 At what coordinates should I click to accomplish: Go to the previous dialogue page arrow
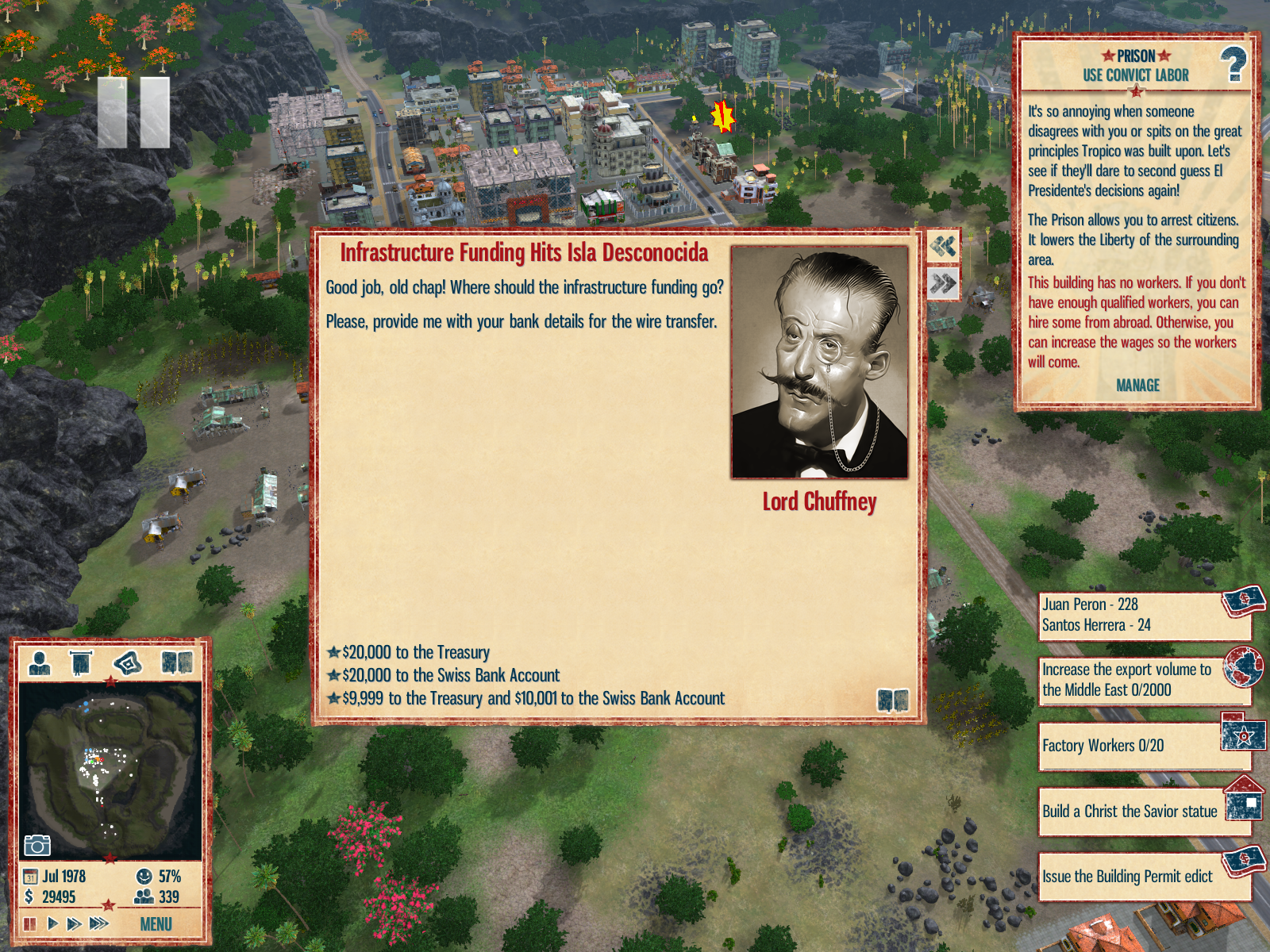point(943,247)
